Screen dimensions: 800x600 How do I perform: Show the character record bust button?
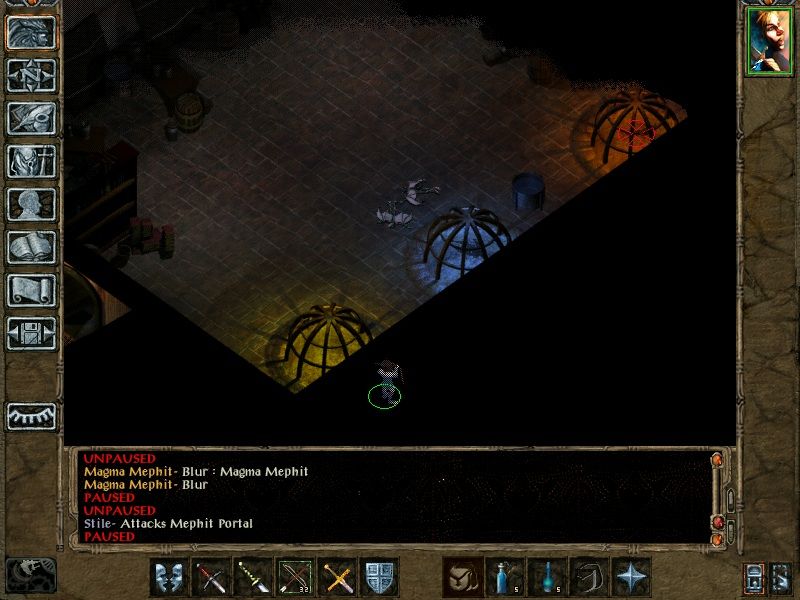[31, 204]
